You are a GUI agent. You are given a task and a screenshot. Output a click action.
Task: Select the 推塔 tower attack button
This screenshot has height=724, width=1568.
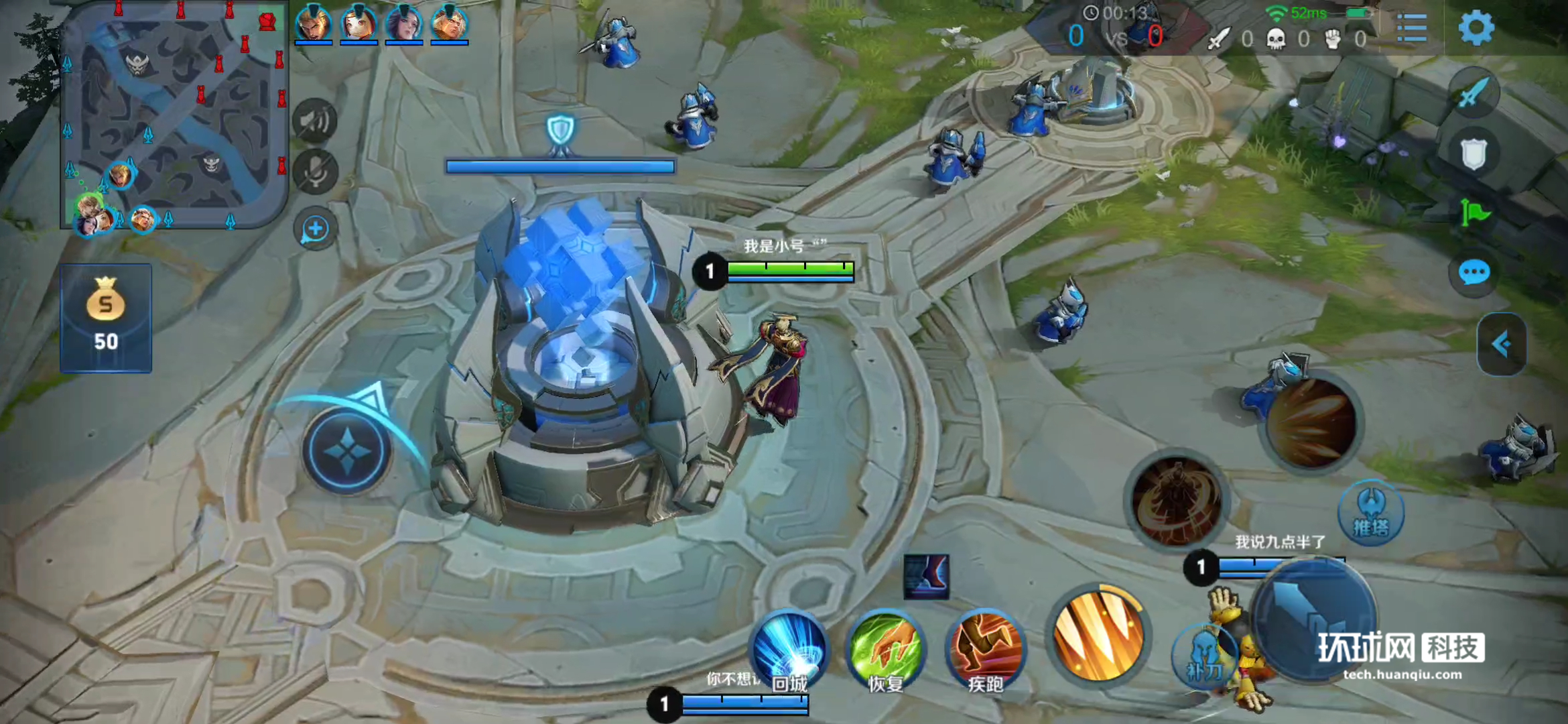coord(1370,514)
